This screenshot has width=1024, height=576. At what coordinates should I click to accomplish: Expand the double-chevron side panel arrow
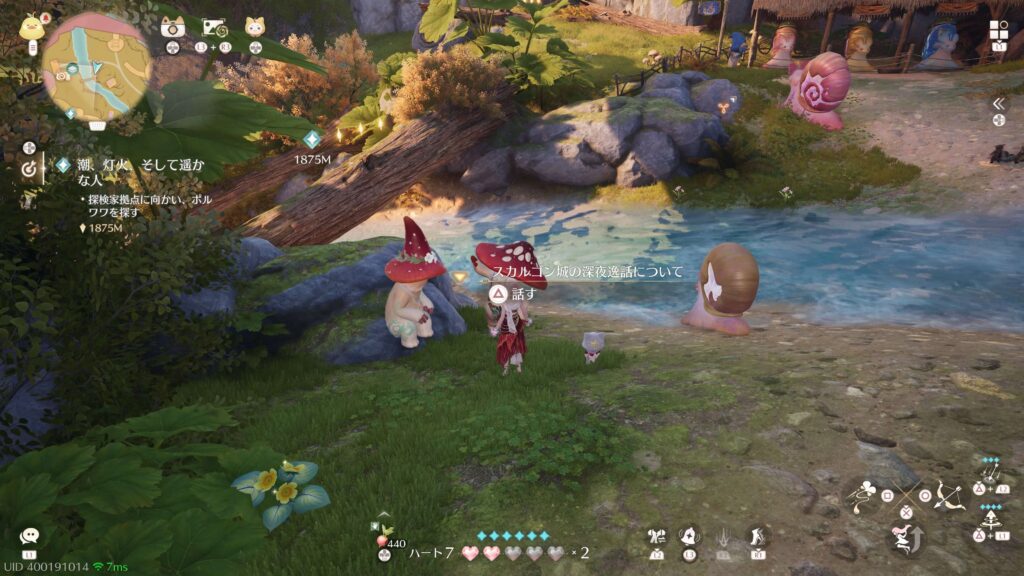click(x=997, y=103)
